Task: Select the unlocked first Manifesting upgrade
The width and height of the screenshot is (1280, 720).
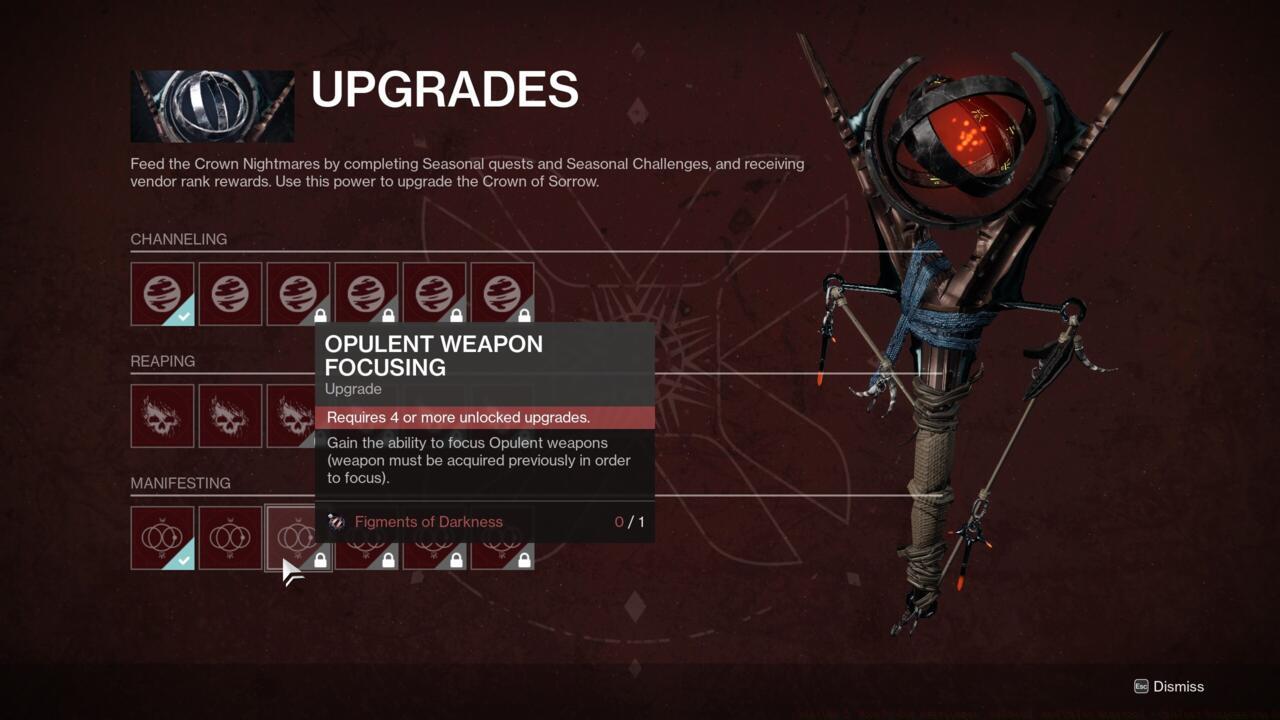Action: (162, 538)
